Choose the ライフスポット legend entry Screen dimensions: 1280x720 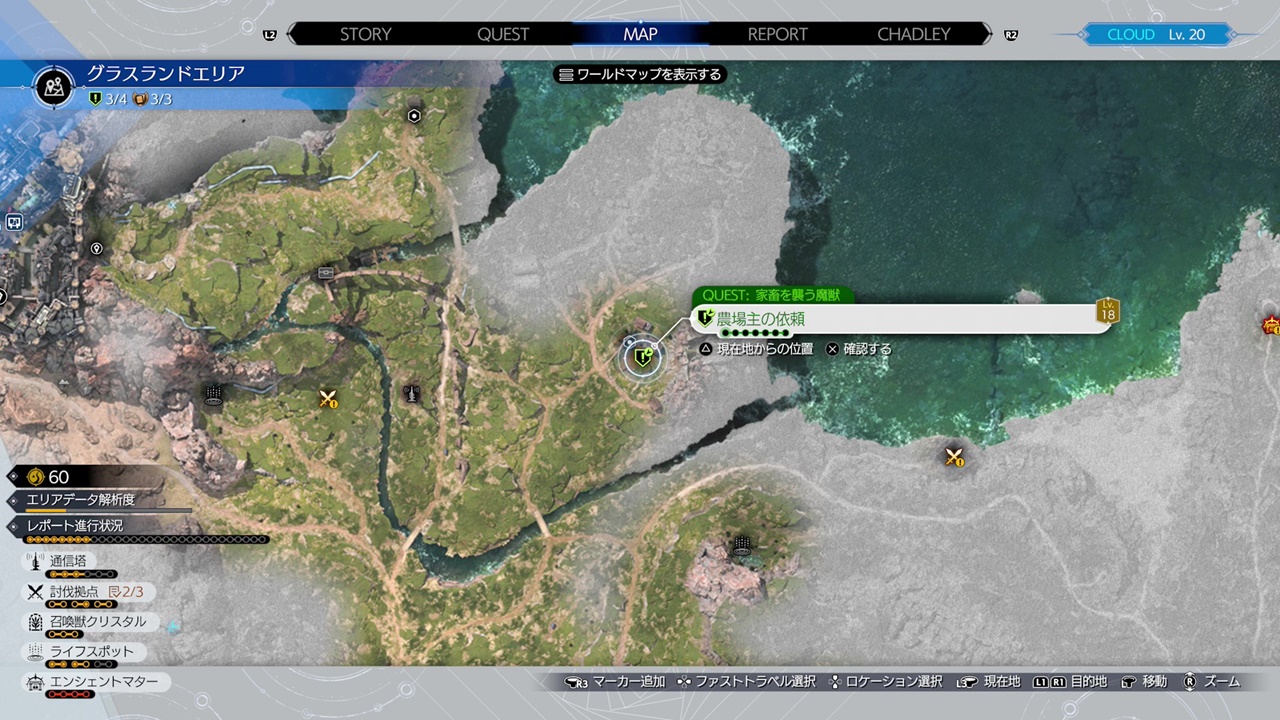(x=92, y=652)
